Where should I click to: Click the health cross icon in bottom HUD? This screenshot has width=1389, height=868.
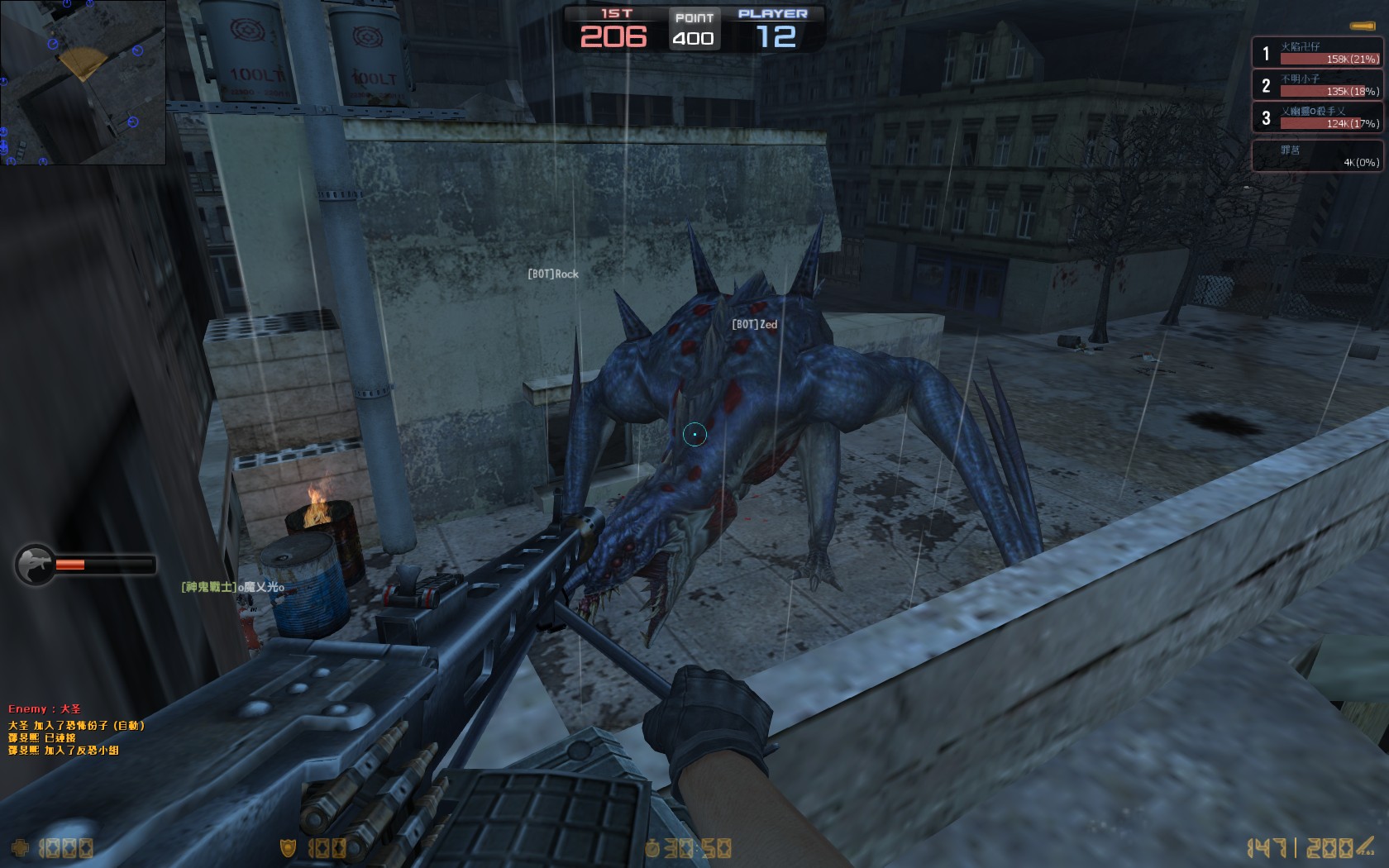tap(21, 847)
